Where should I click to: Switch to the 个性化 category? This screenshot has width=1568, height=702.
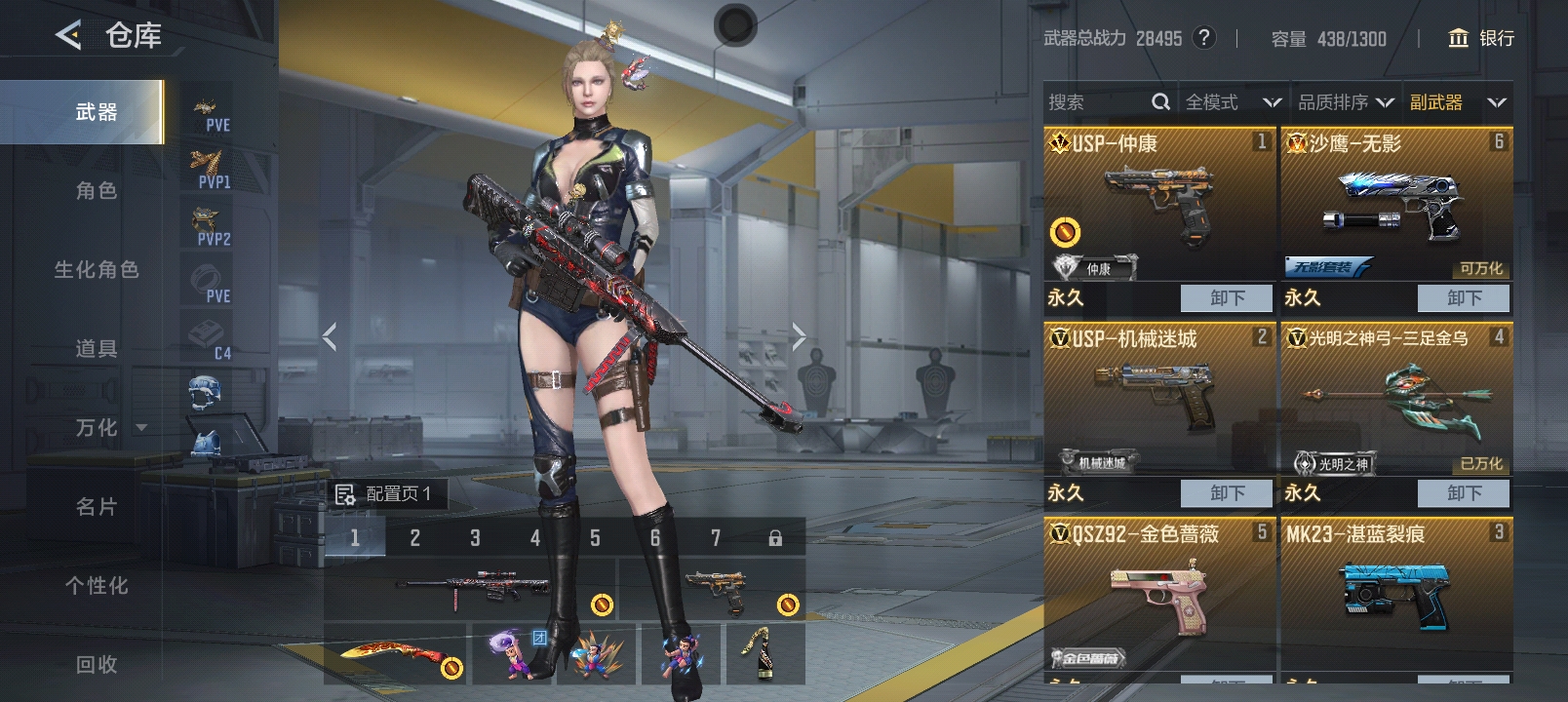pos(96,586)
